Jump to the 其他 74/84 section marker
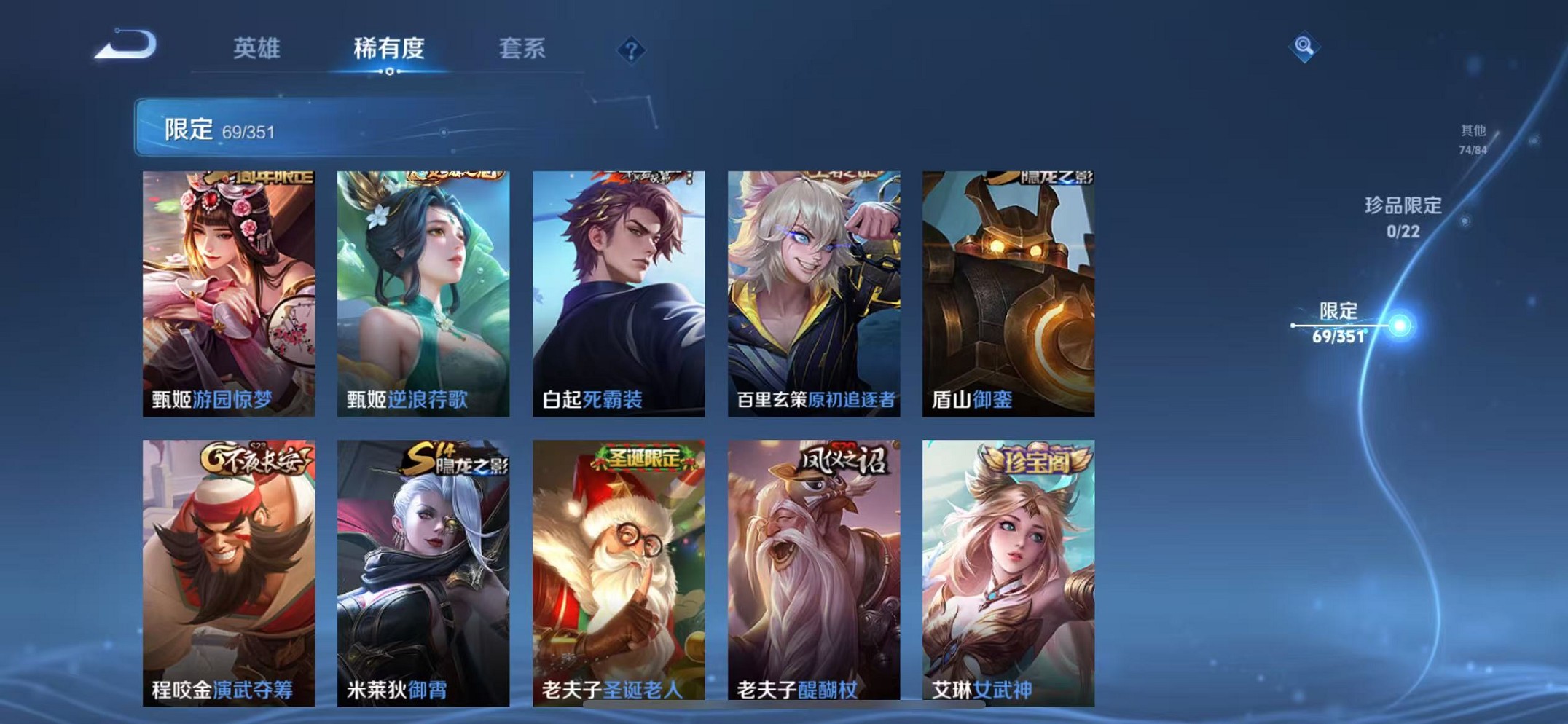Screen dimensions: 1568x724 coord(1471,138)
